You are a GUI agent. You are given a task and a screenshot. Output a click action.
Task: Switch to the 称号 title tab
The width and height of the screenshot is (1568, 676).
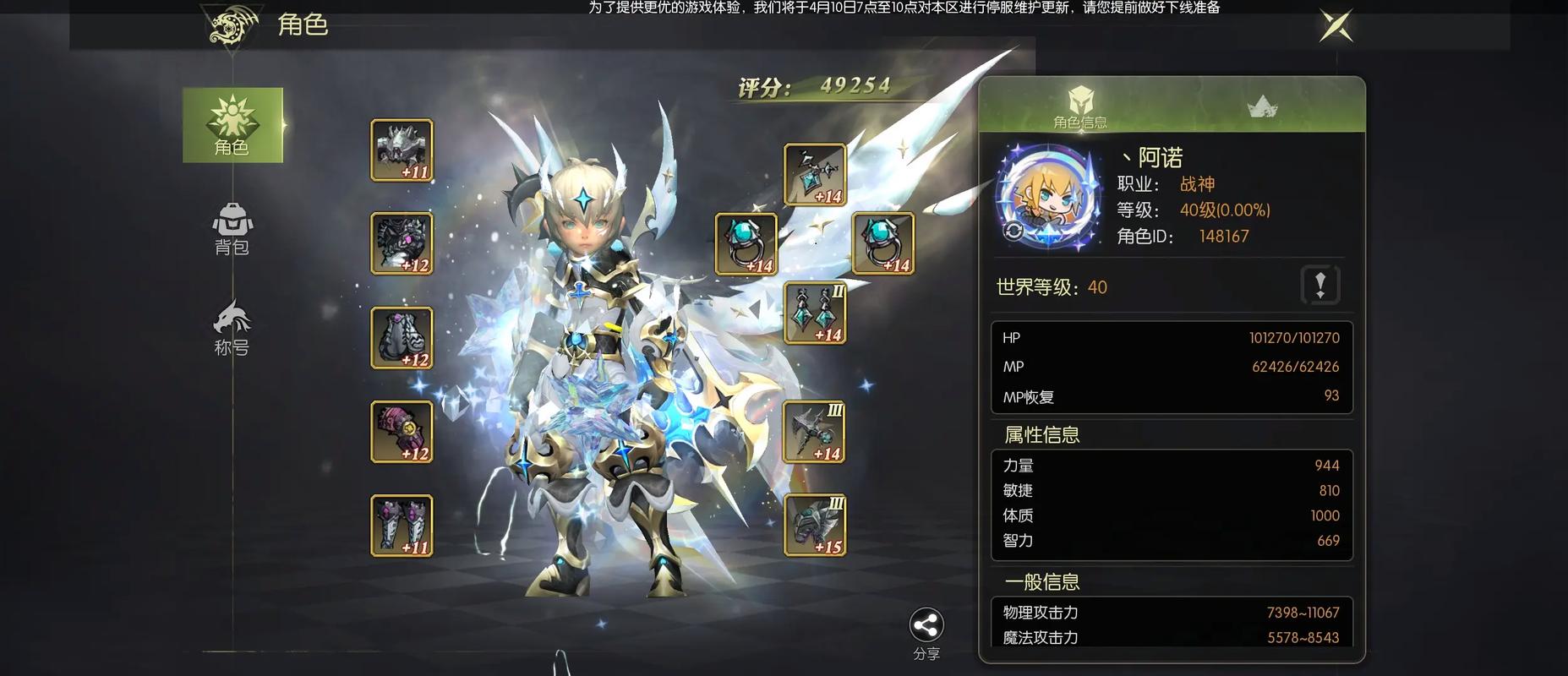232,327
